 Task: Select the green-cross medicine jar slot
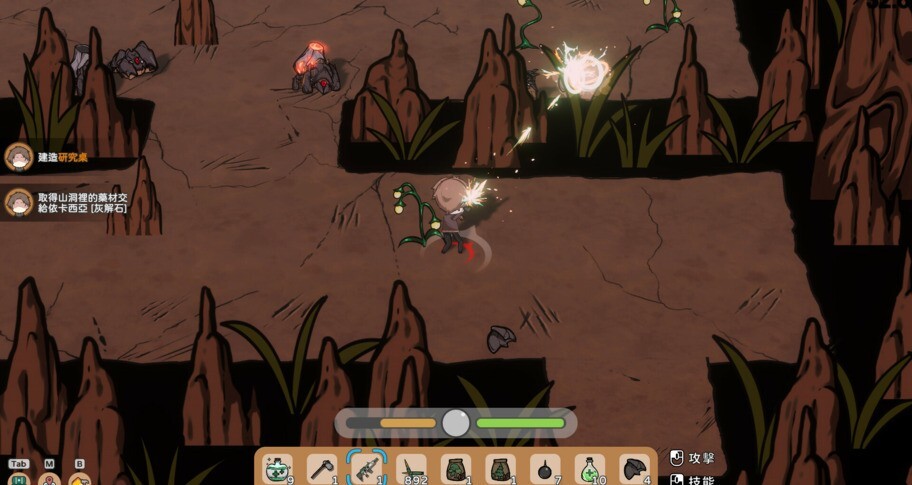tap(277, 468)
